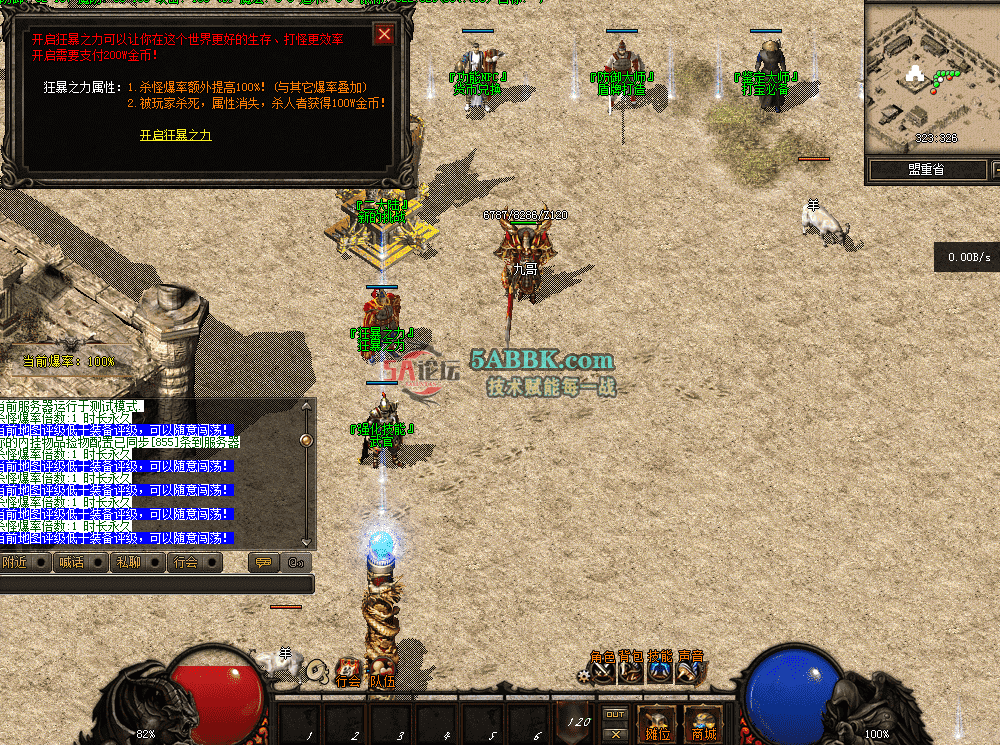The height and width of the screenshot is (745, 1000).
Task: Click the gear settings icon
Action: pyautogui.click(x=584, y=676)
